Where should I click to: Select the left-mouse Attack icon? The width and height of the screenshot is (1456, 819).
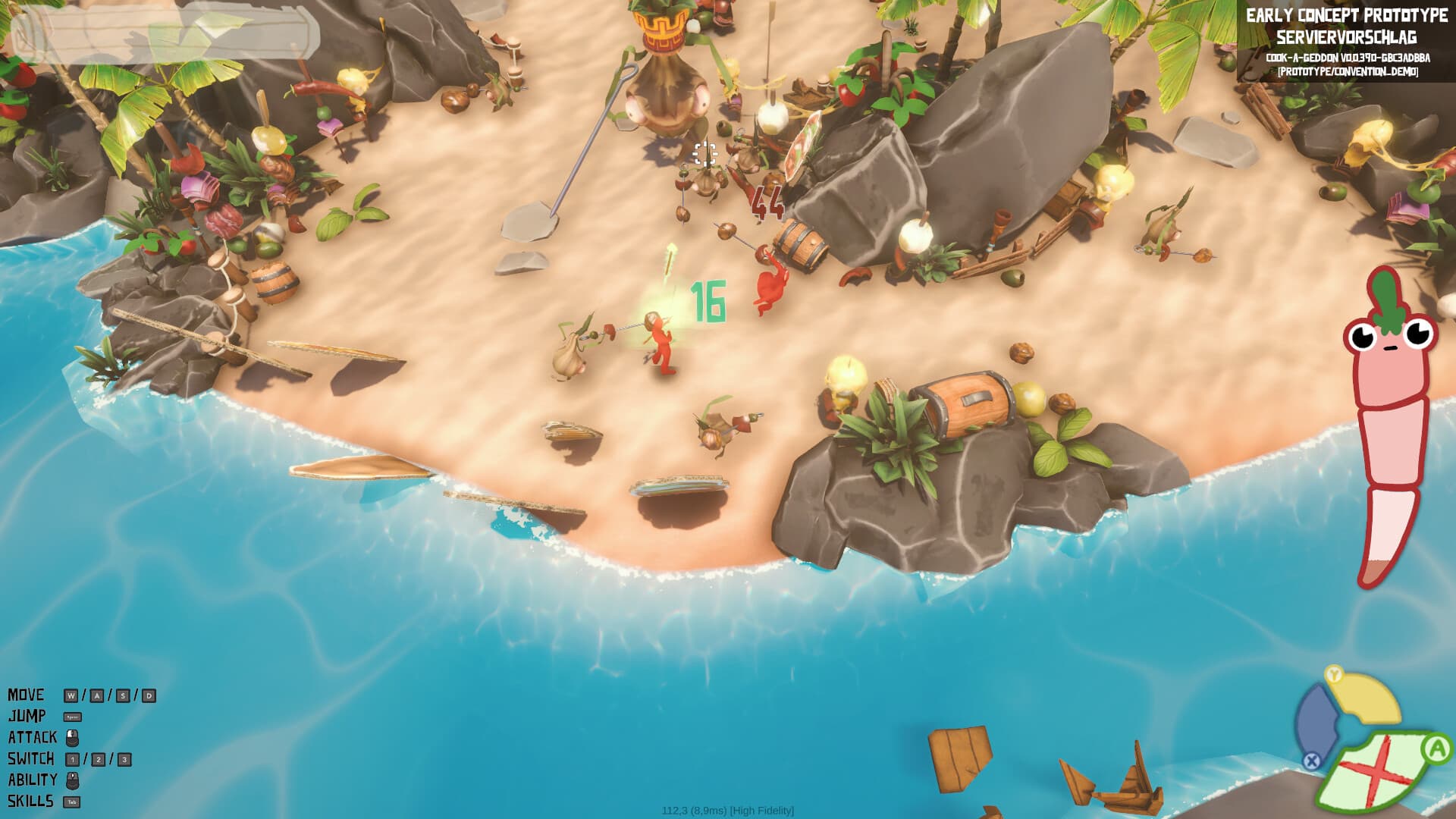pos(72,738)
